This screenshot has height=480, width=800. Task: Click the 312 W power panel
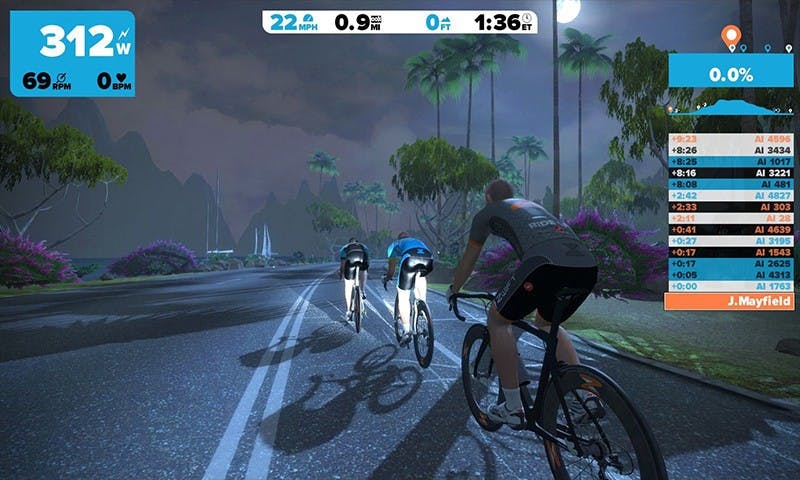click(x=72, y=53)
